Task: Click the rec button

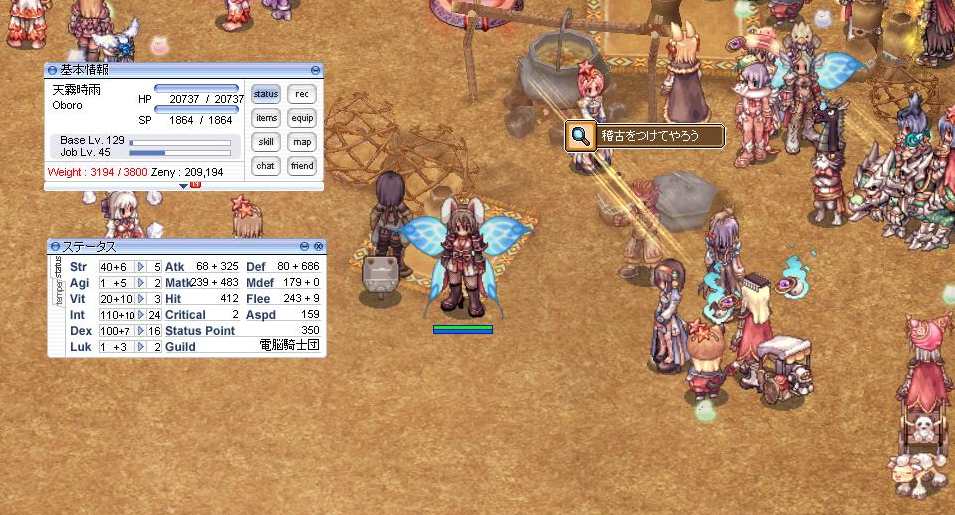Action: pyautogui.click(x=301, y=94)
